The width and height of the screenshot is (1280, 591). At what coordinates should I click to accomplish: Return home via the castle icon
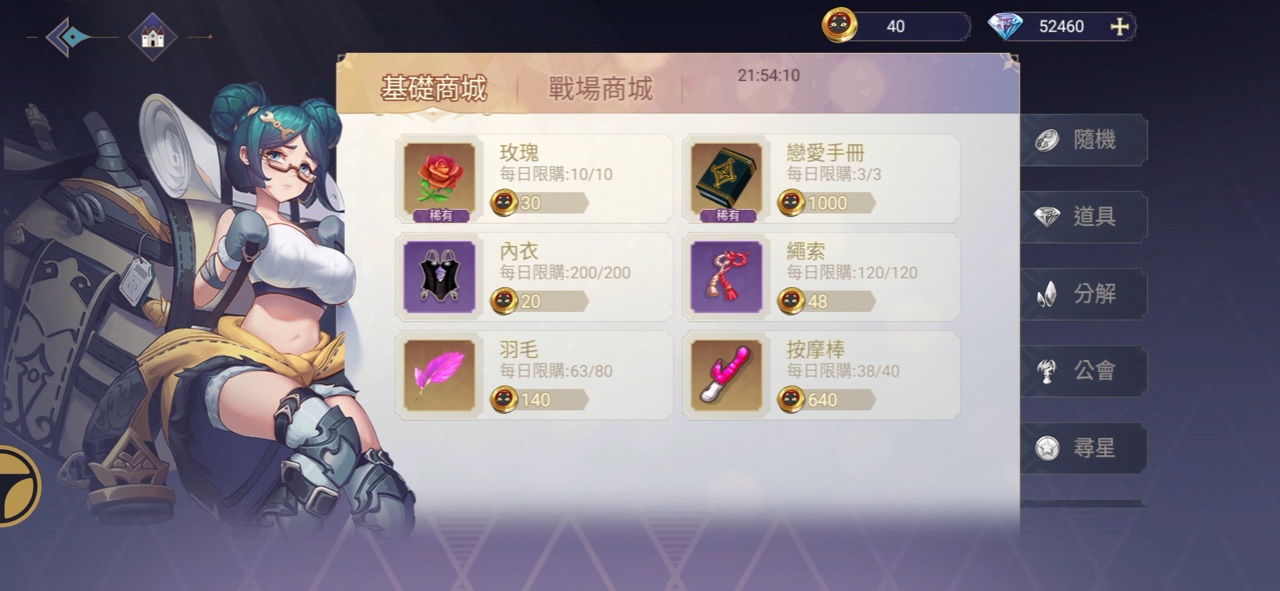153,37
